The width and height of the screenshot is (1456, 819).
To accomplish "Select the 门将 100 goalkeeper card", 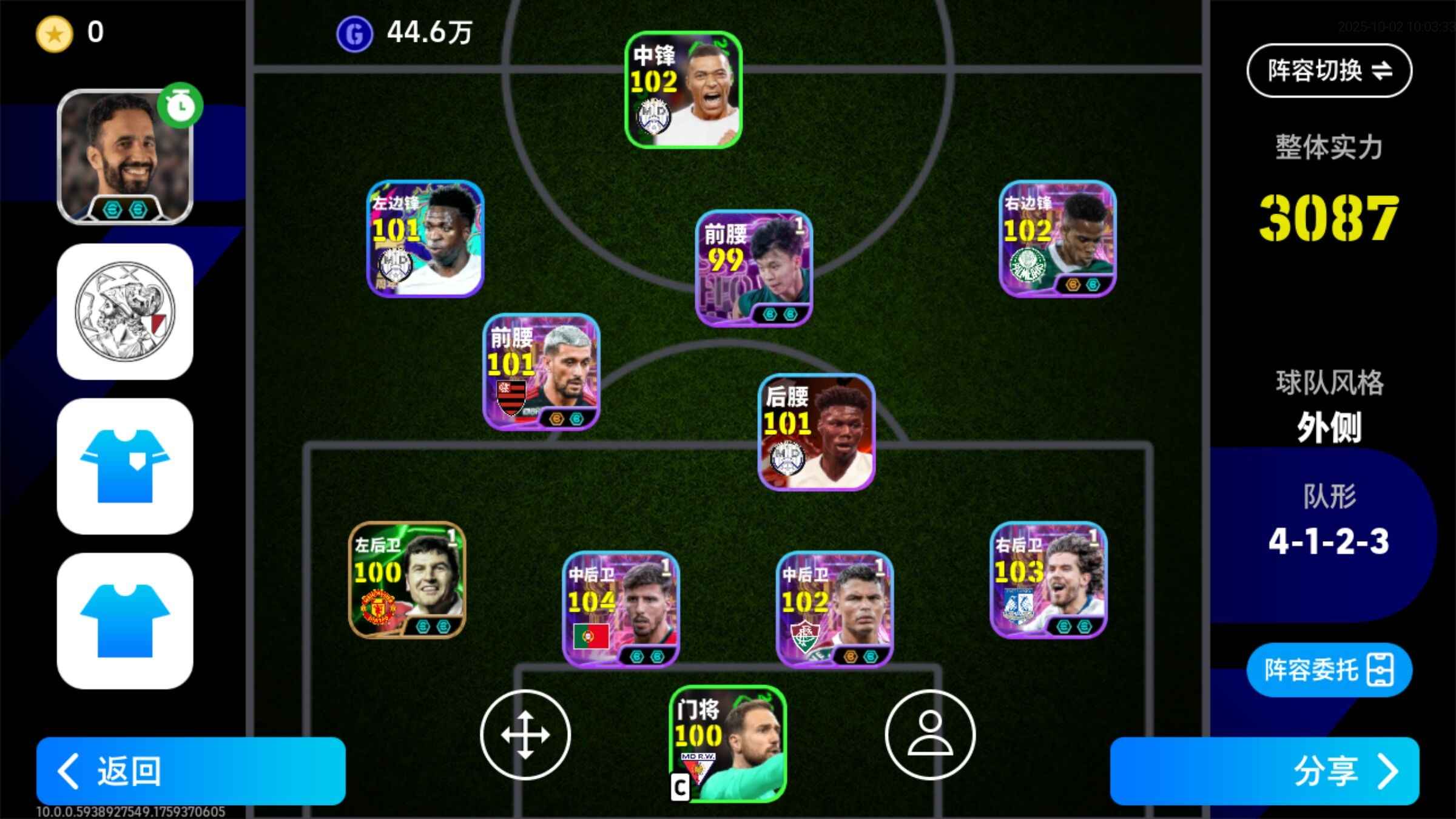I will 727,744.
